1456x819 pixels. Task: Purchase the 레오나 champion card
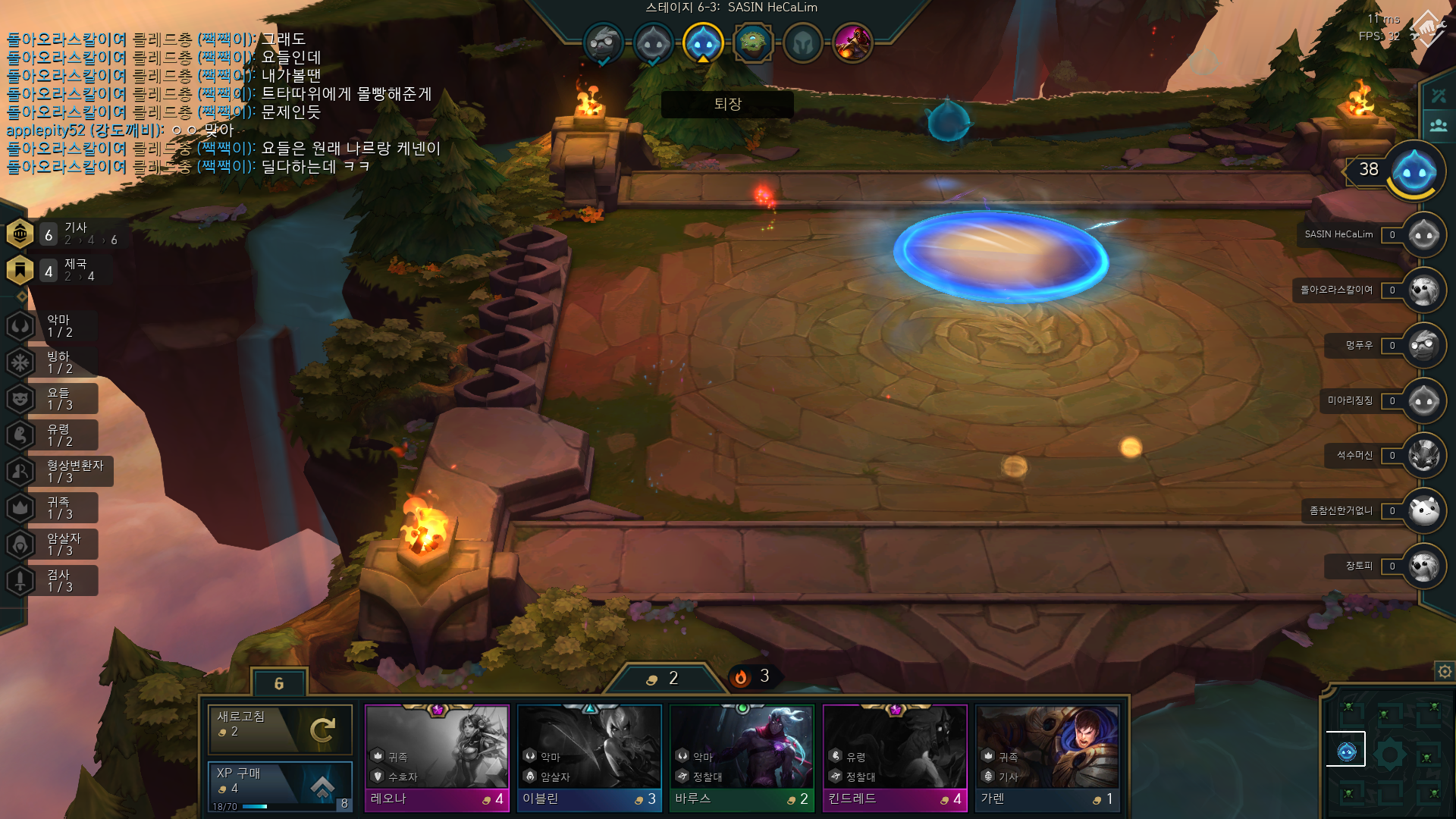click(x=437, y=758)
